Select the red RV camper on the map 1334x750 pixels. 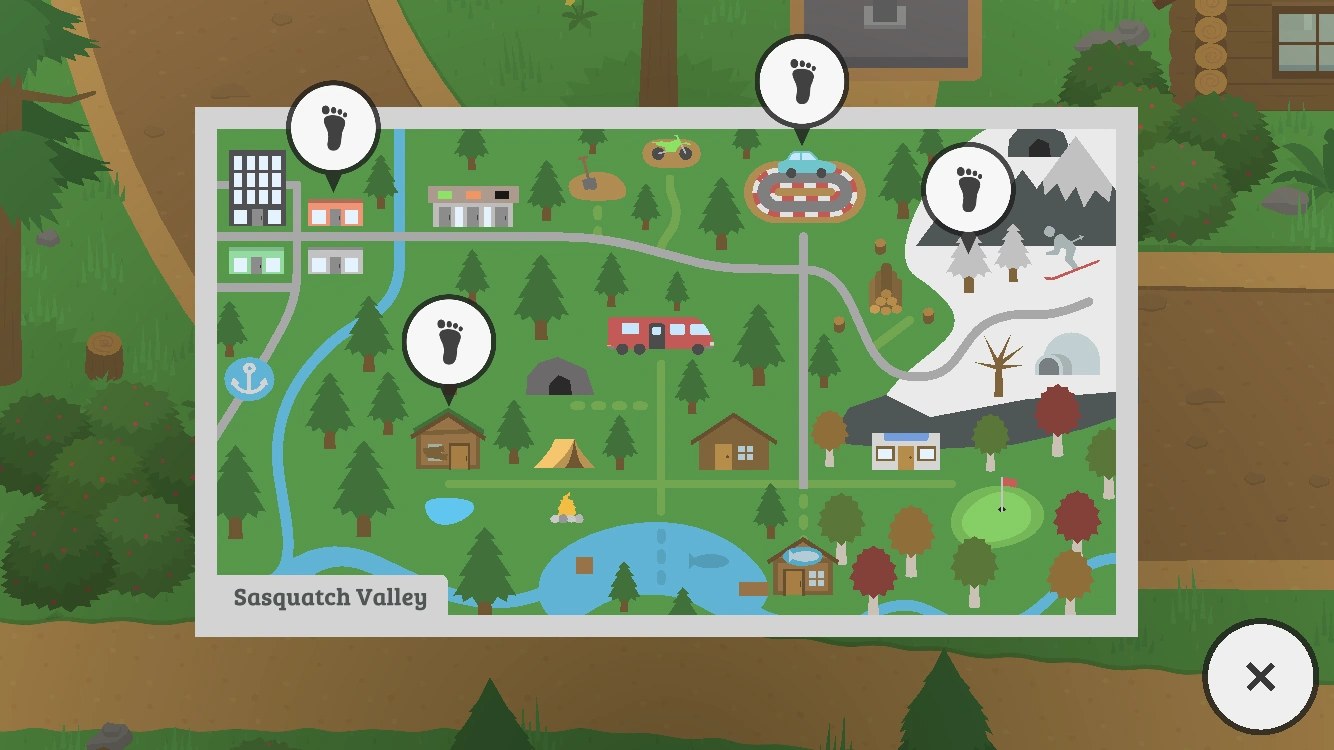pos(658,334)
